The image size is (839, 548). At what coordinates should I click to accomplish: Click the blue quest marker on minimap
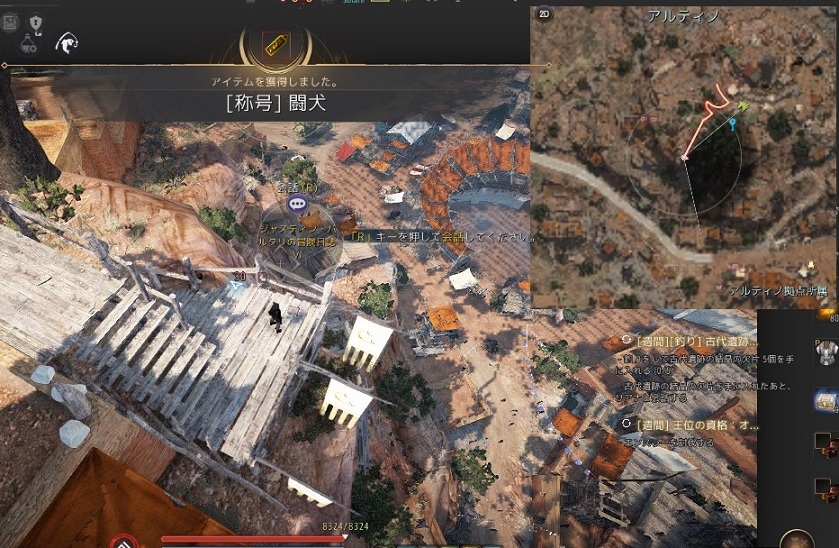click(x=733, y=125)
